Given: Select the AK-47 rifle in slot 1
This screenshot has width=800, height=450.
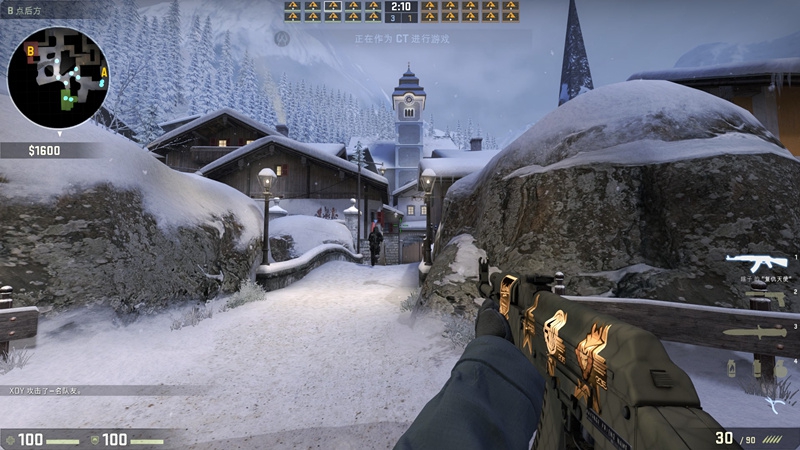Looking at the screenshot, I should tap(757, 263).
